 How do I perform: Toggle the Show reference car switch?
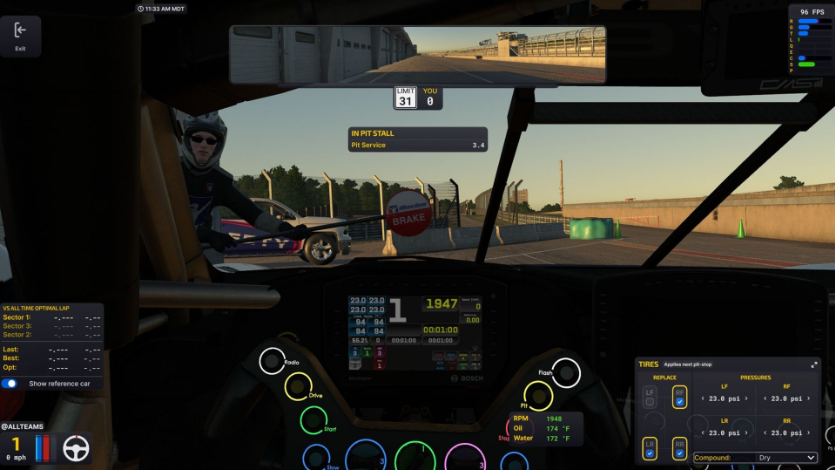coord(10,383)
